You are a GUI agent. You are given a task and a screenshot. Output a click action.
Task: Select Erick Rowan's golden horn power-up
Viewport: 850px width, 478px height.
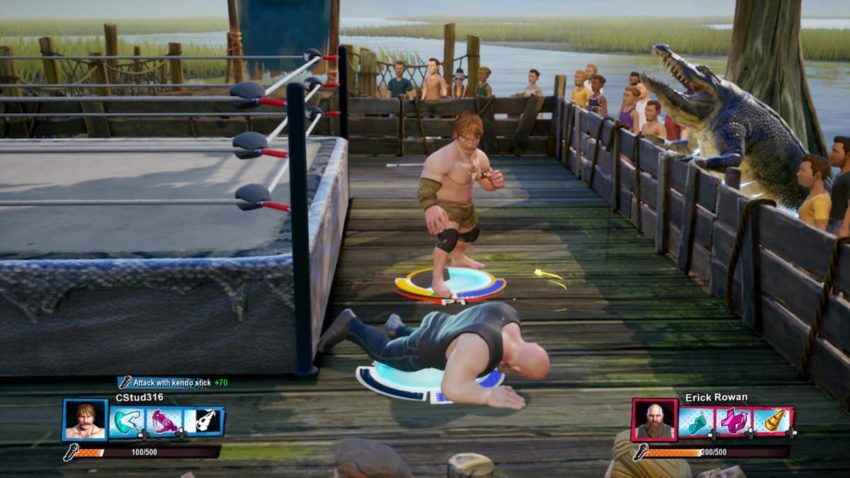pos(772,421)
